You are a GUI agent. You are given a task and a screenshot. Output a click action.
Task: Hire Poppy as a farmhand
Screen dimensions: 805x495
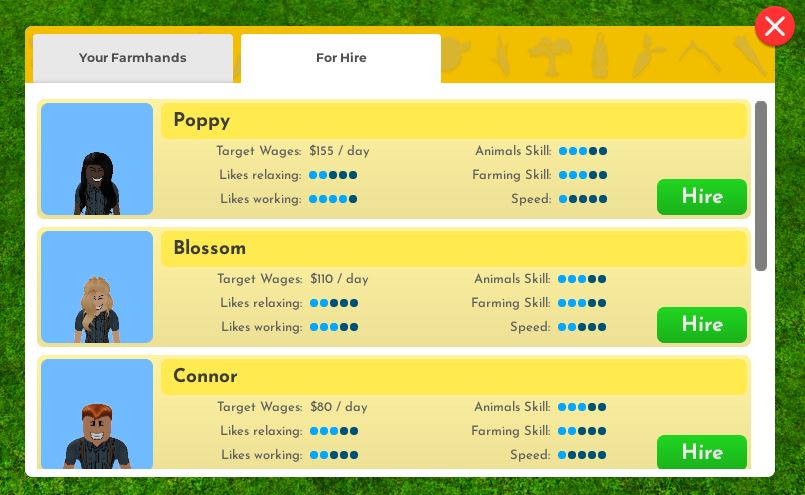click(701, 197)
